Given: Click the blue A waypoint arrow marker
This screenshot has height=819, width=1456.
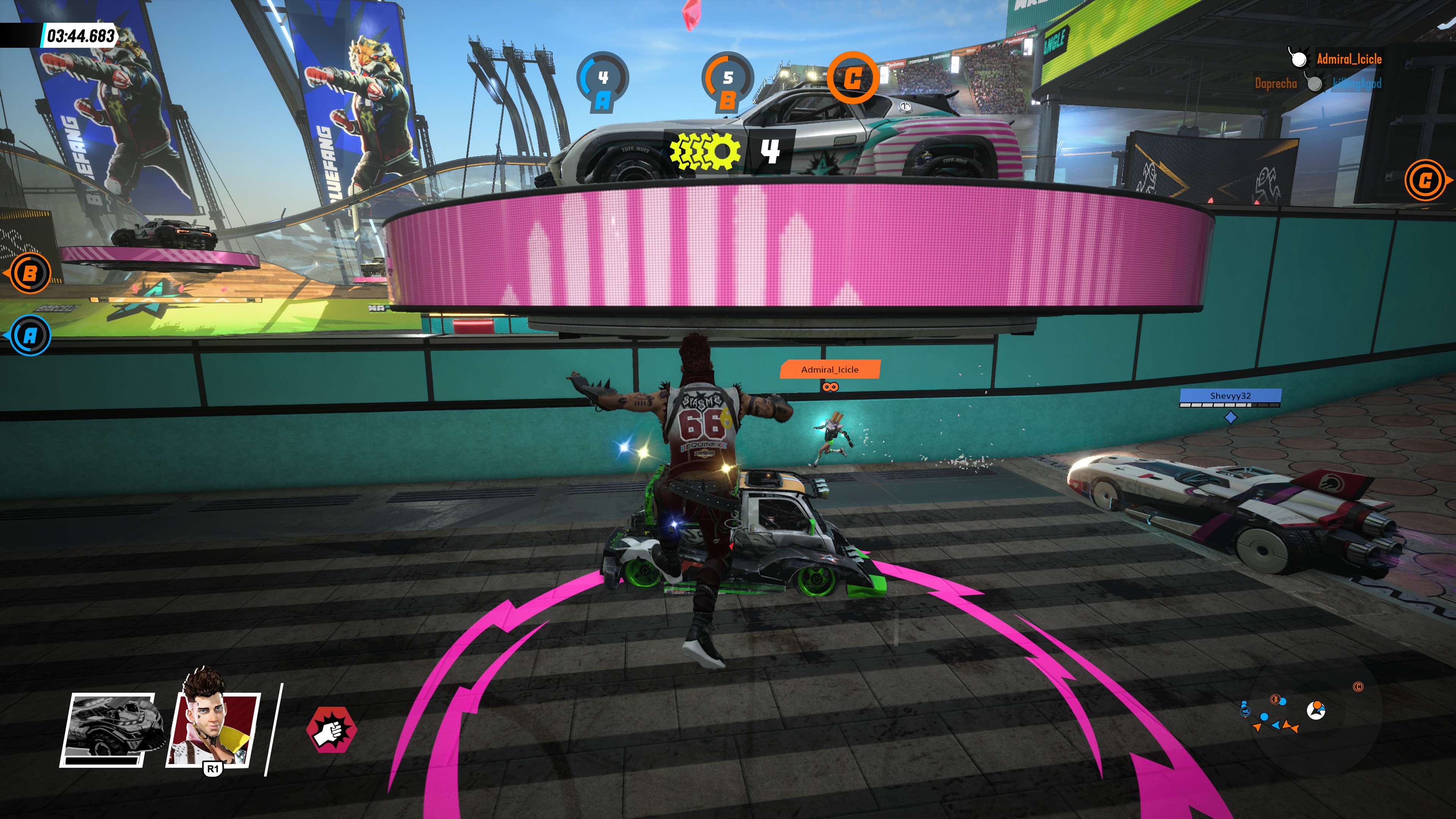Looking at the screenshot, I should click(29, 336).
